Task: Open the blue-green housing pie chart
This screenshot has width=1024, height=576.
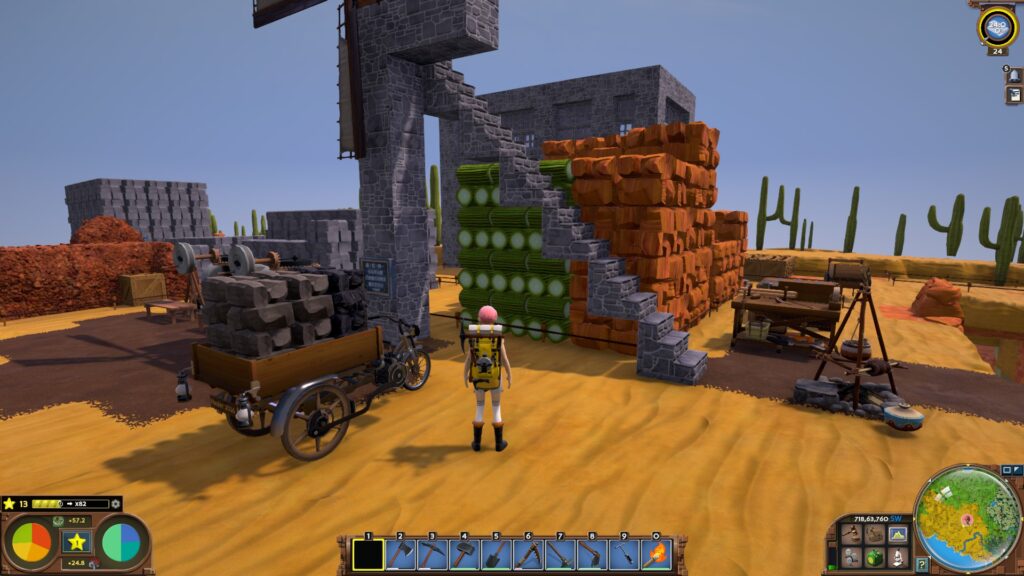Action: pos(121,542)
